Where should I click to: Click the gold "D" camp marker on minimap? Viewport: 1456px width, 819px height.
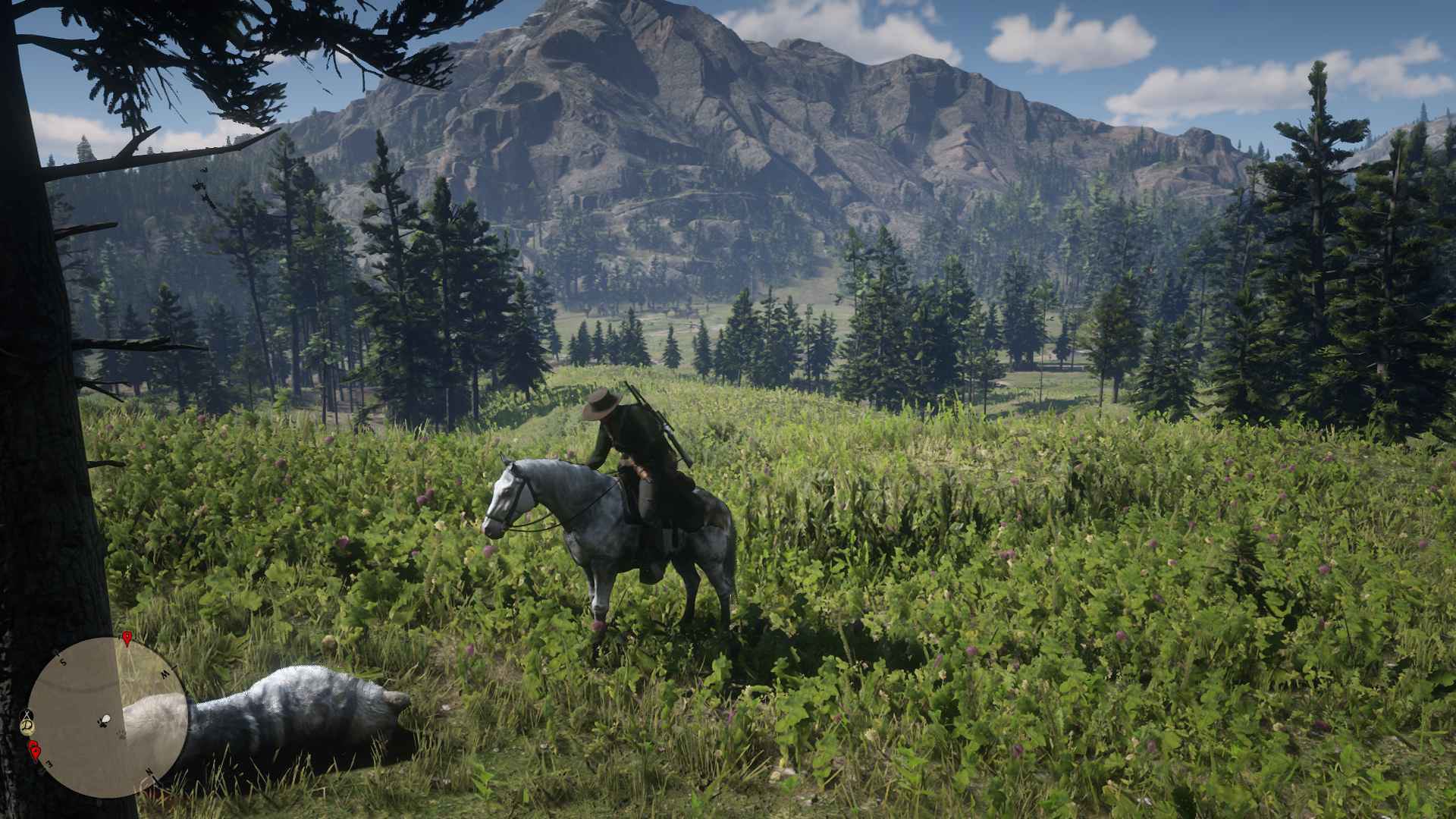(x=28, y=727)
